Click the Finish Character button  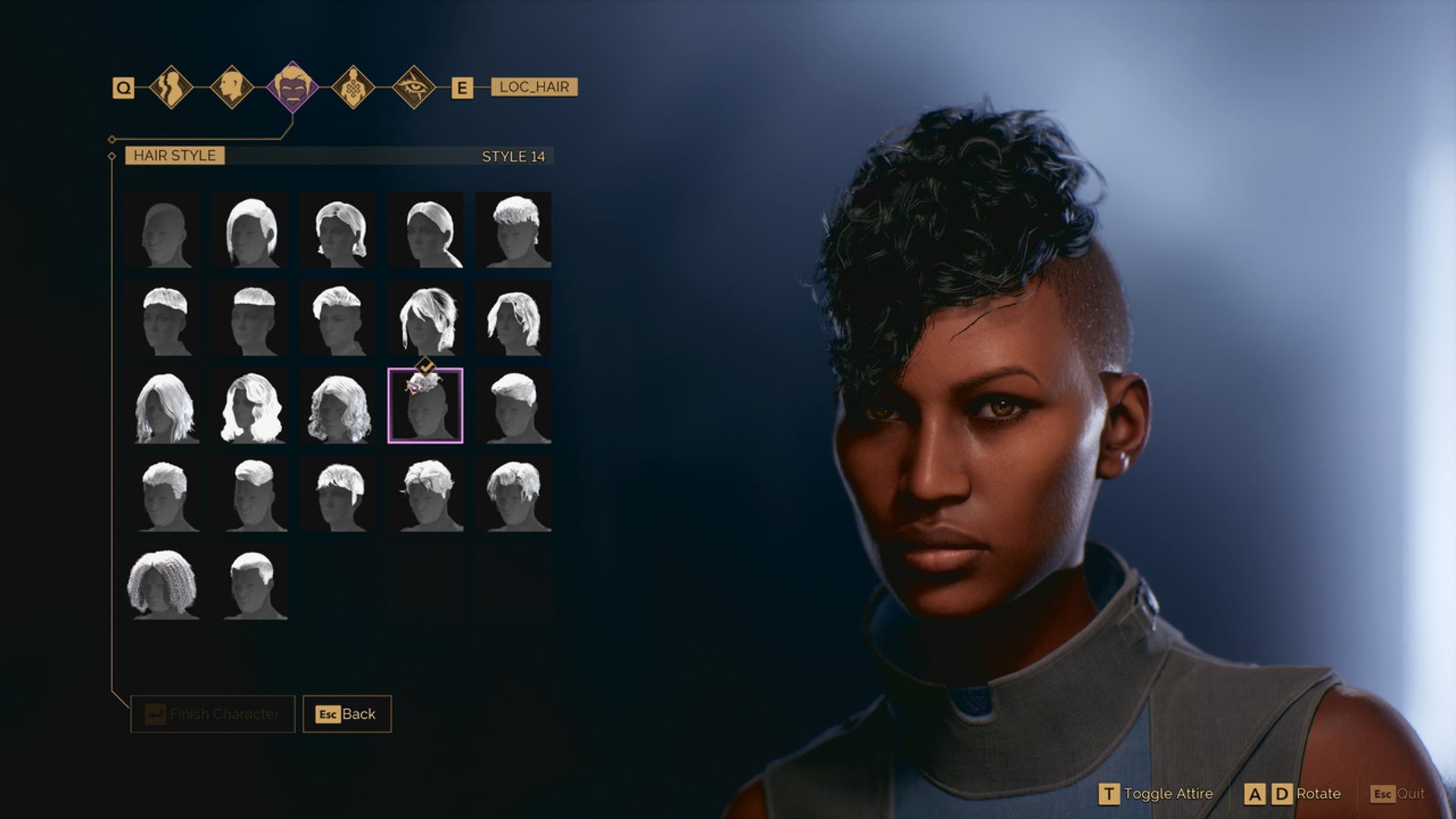[211, 714]
